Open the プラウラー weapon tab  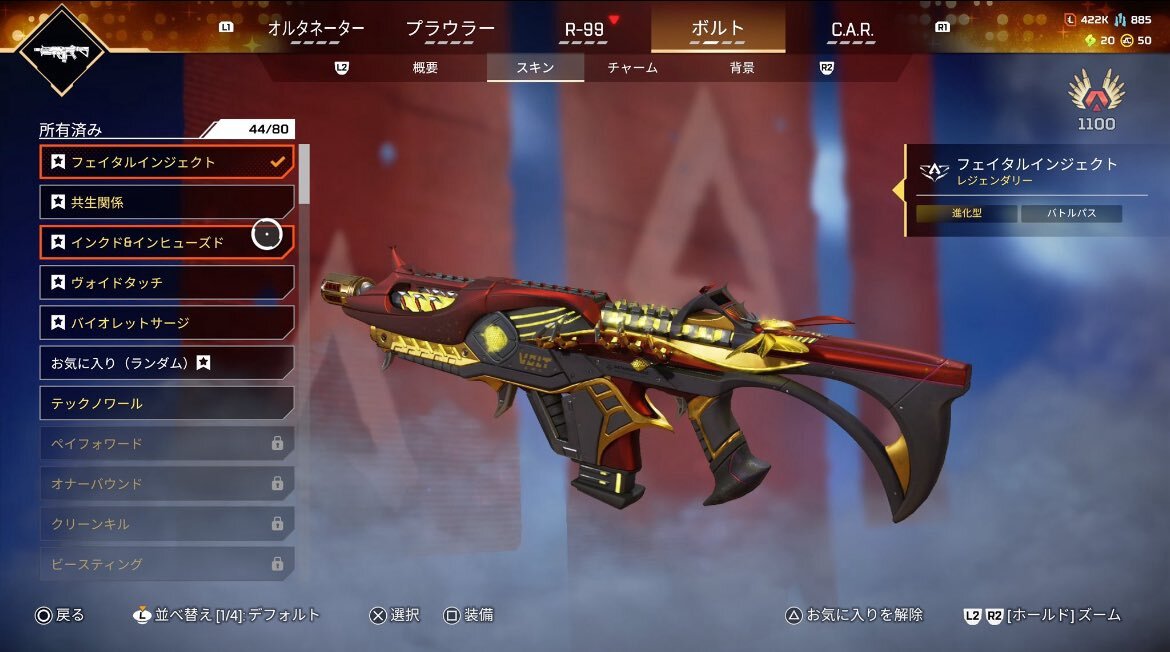tap(450, 29)
